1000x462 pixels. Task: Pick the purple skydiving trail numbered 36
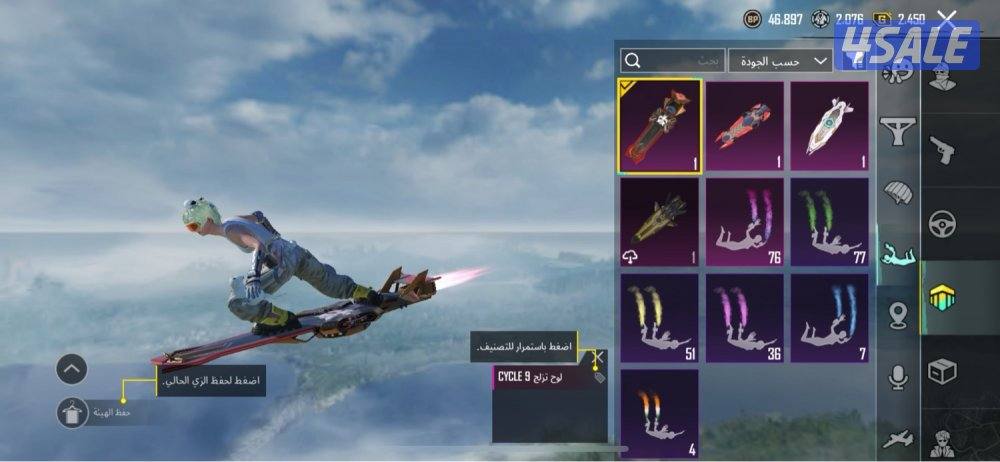coord(745,318)
